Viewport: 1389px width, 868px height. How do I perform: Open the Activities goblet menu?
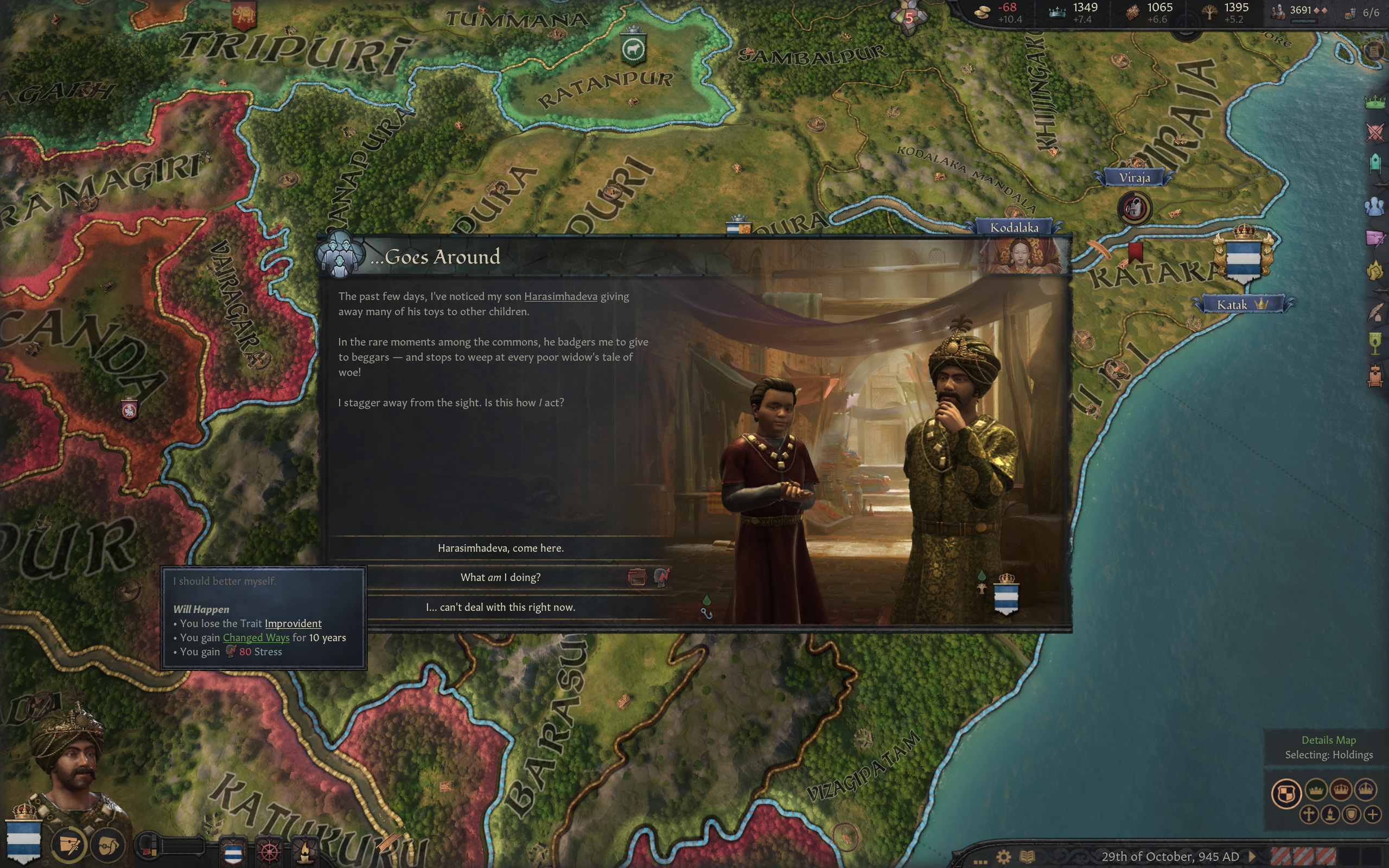1375,343
